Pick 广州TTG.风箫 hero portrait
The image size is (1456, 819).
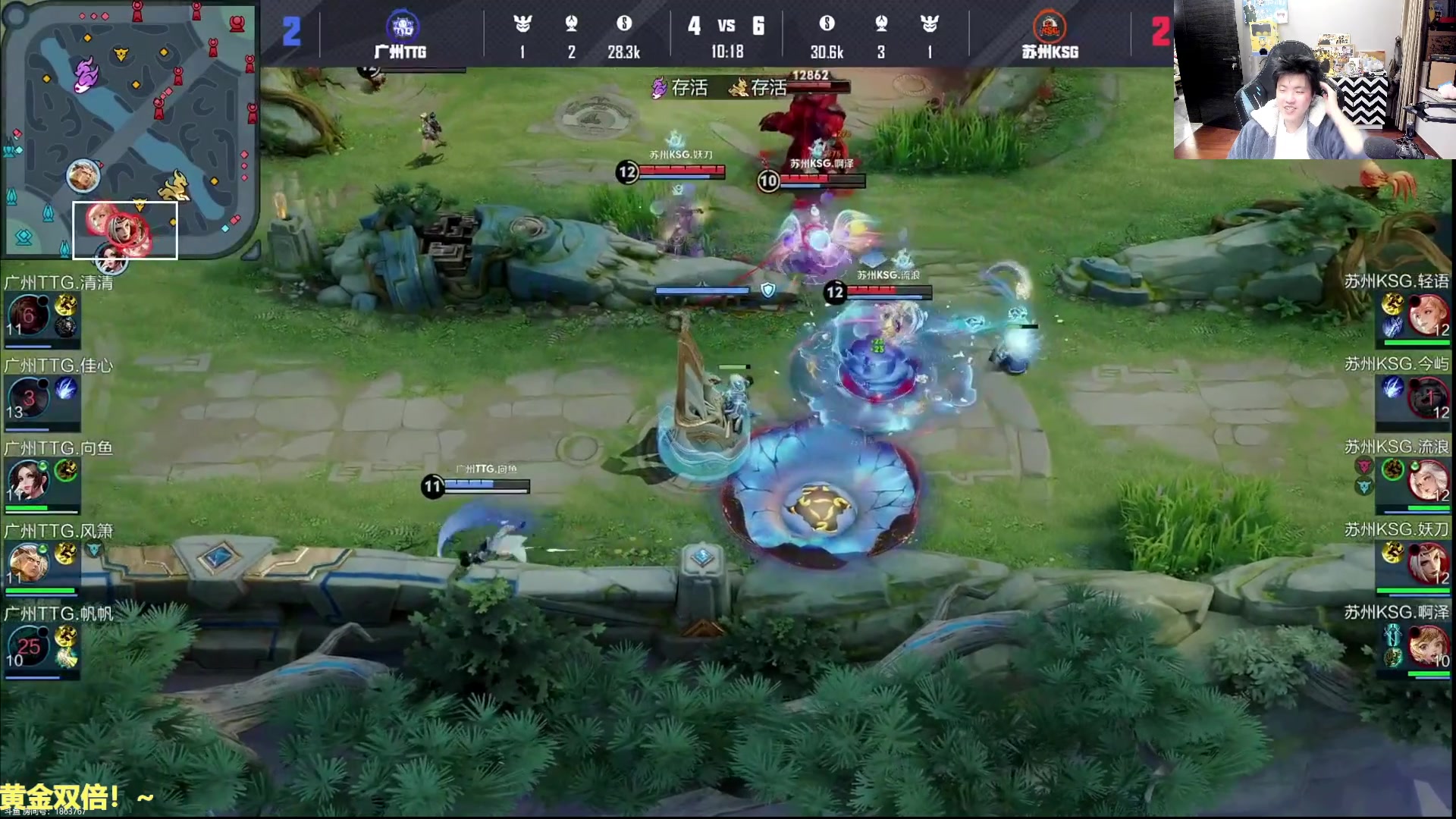tap(28, 563)
